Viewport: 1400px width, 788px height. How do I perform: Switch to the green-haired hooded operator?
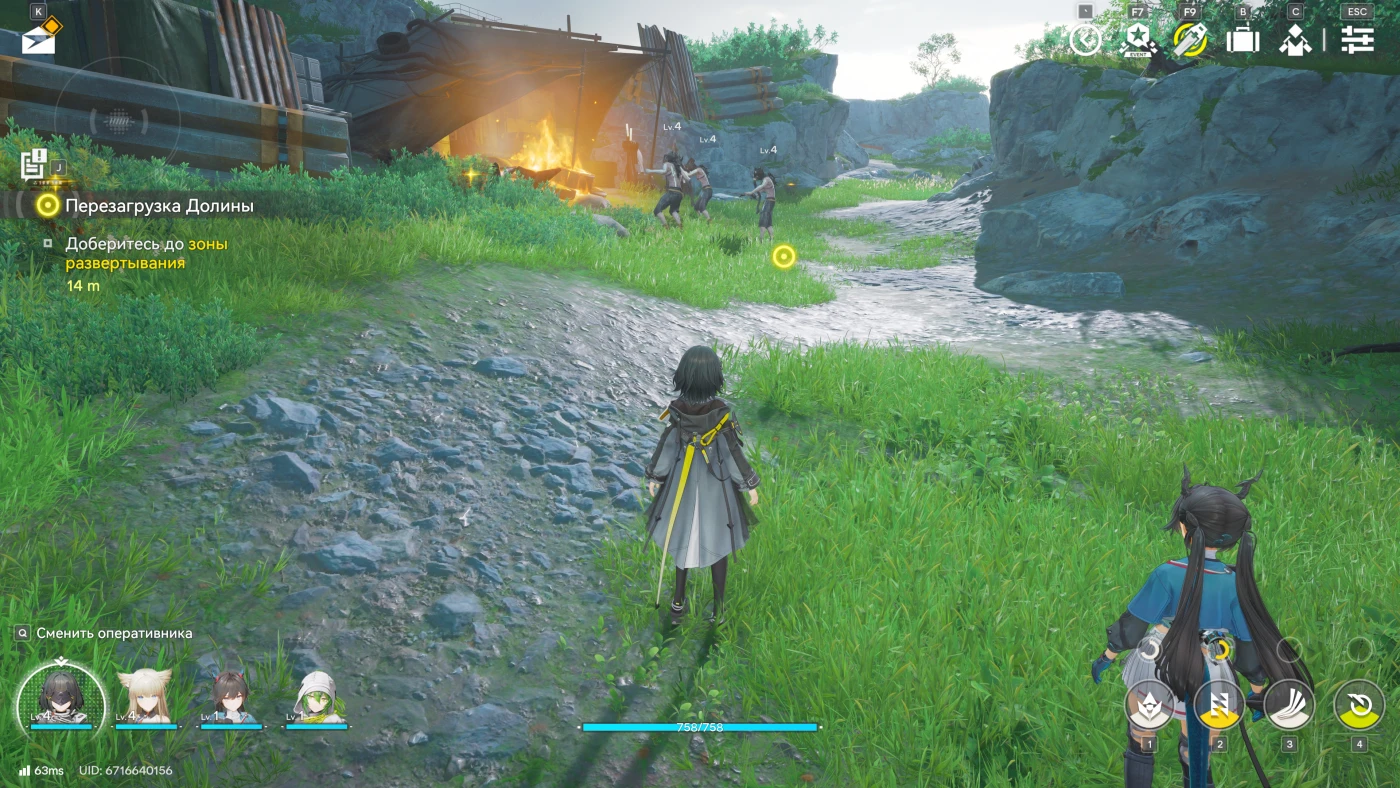click(x=317, y=697)
